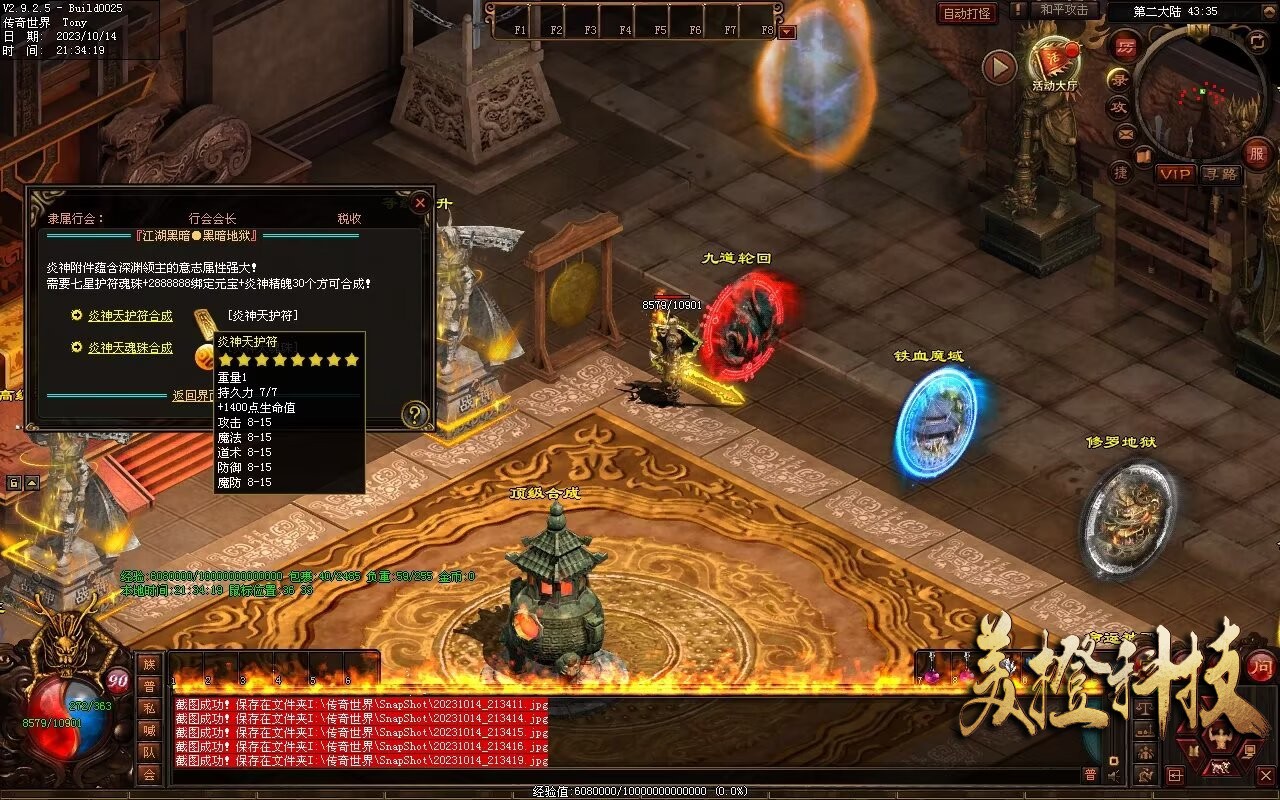This screenshot has height=800, width=1280.
Task: Click the minimap display
Action: (x=1200, y=95)
